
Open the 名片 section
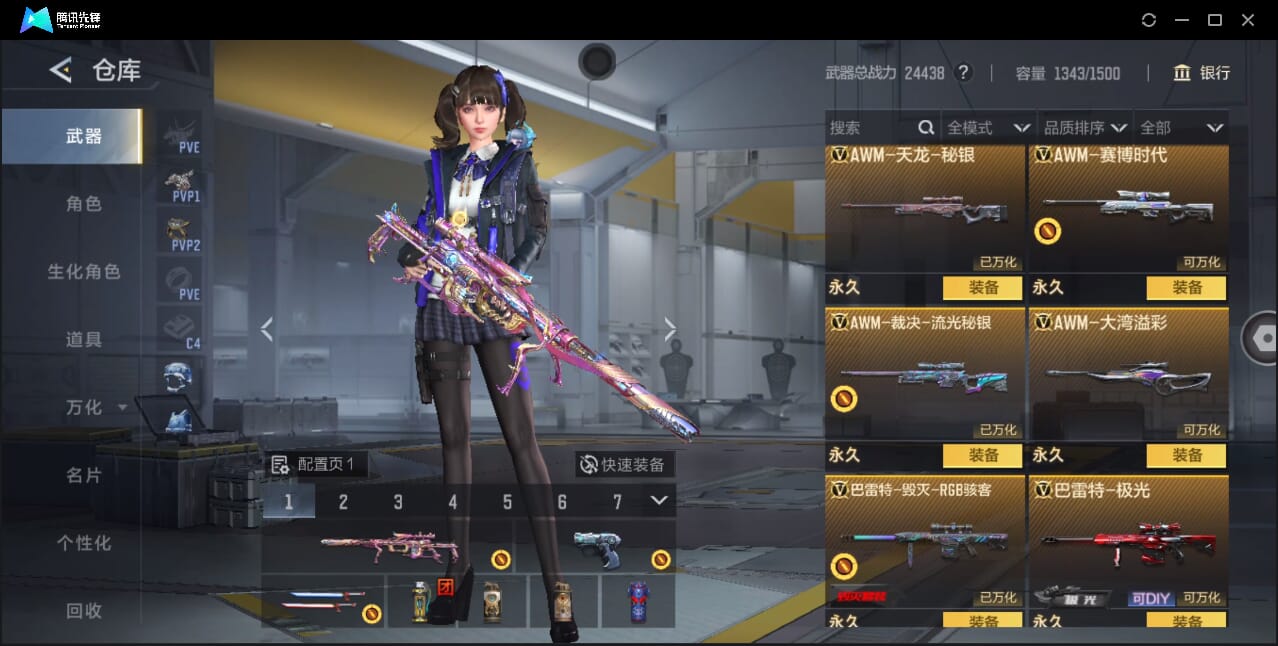(x=84, y=476)
